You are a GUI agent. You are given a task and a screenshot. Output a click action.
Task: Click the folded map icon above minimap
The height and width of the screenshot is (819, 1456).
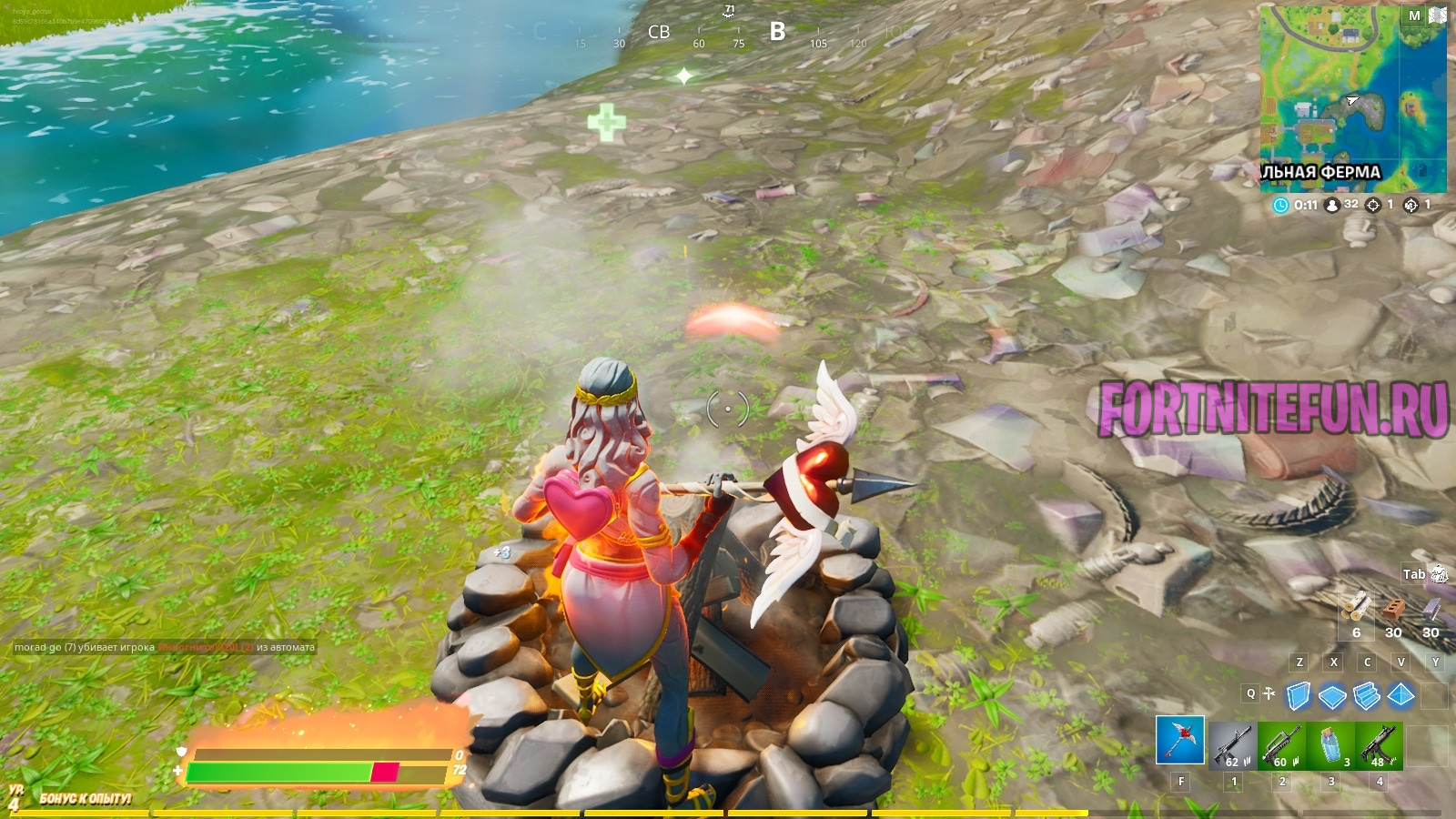point(1438,15)
